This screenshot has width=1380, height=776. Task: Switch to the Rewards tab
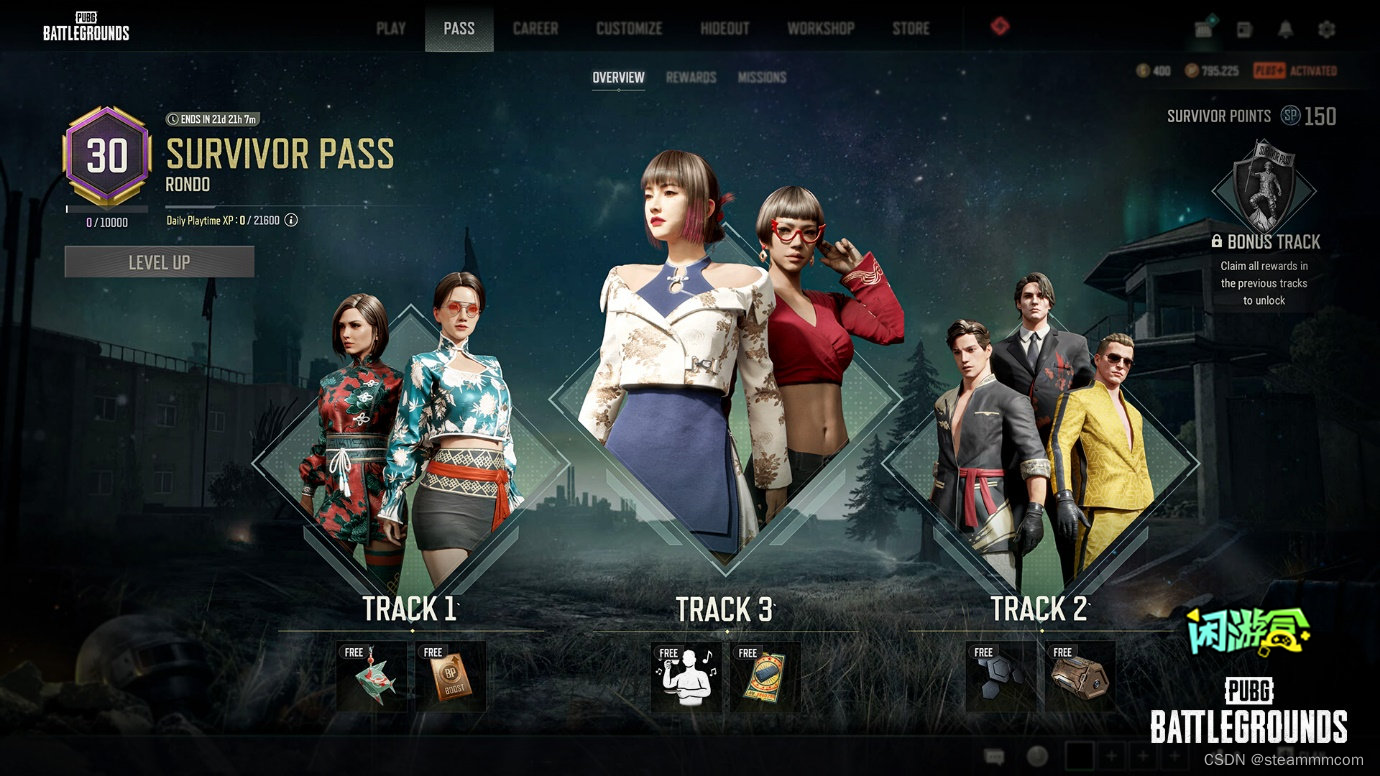point(692,77)
